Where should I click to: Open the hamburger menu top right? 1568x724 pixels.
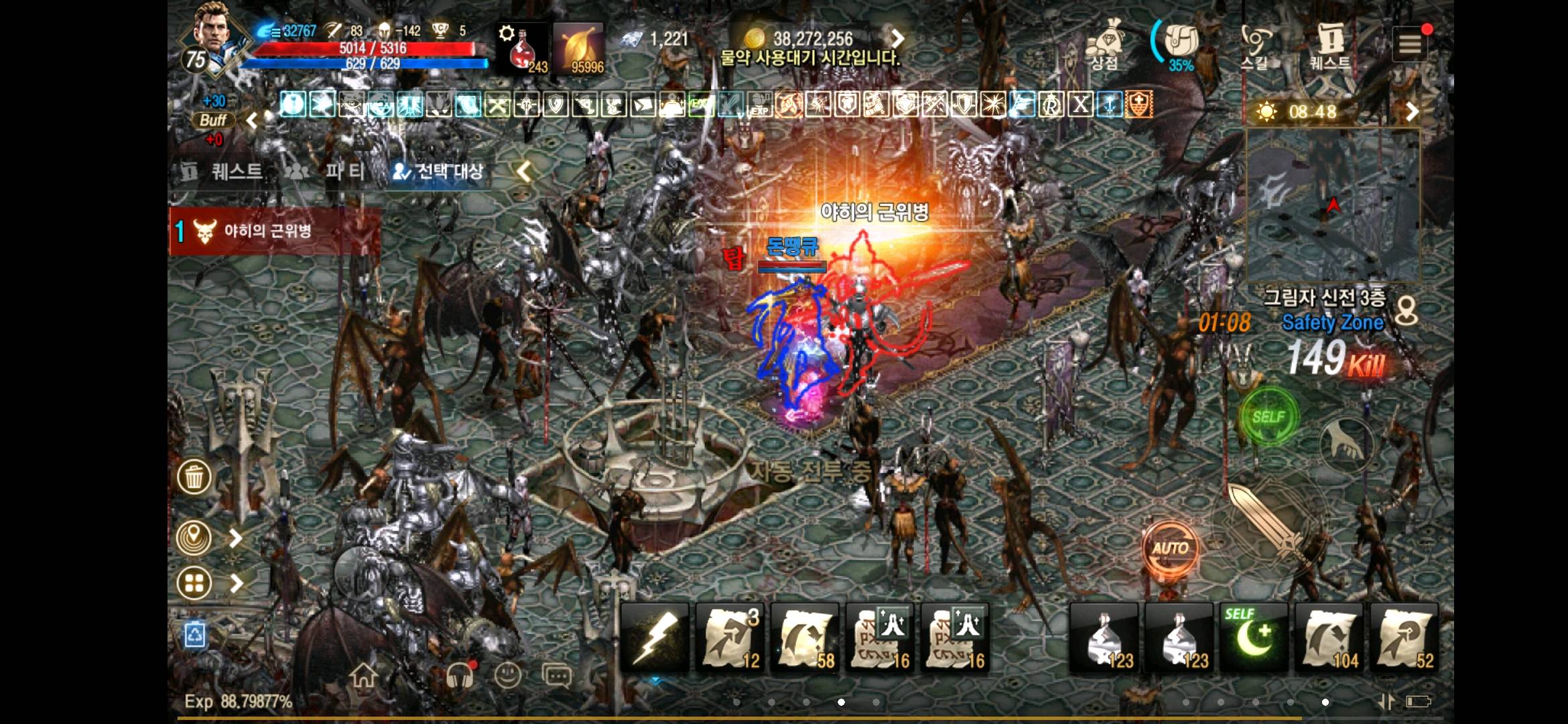coord(1411,43)
